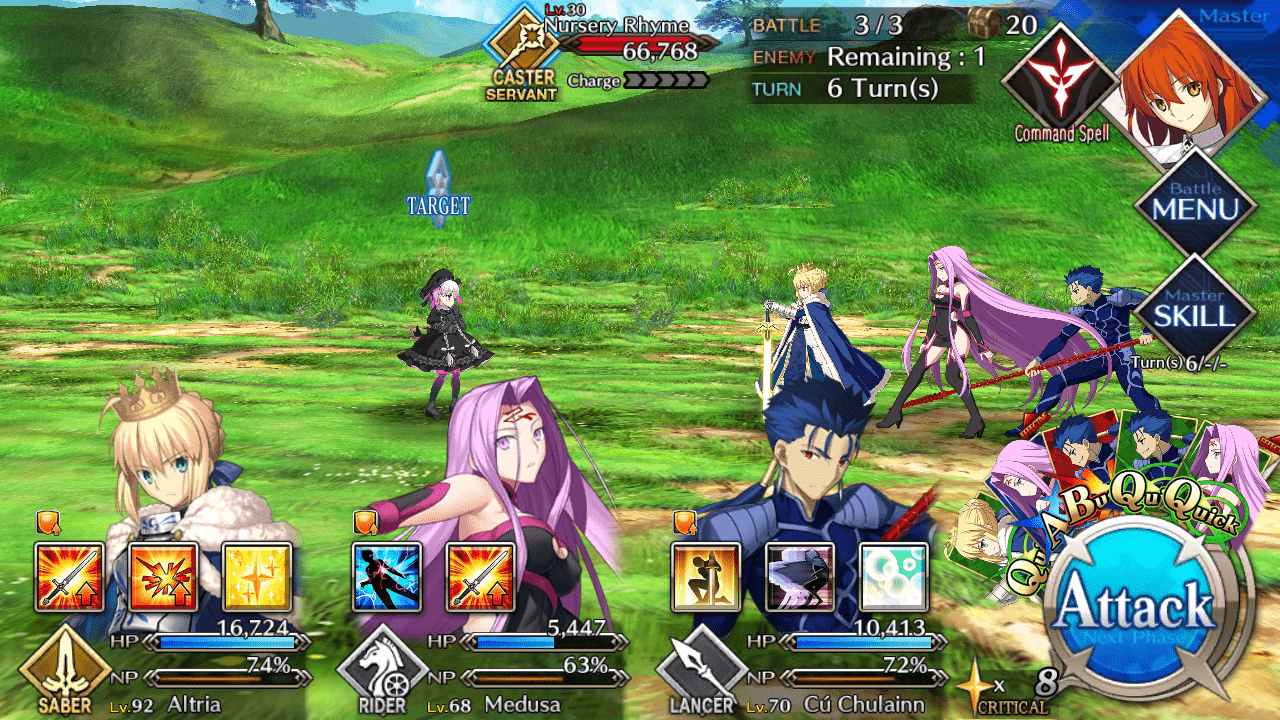Image resolution: width=1280 pixels, height=720 pixels.
Task: Tap Cú Chulainn's Lancer class emblem
Action: [x=702, y=670]
